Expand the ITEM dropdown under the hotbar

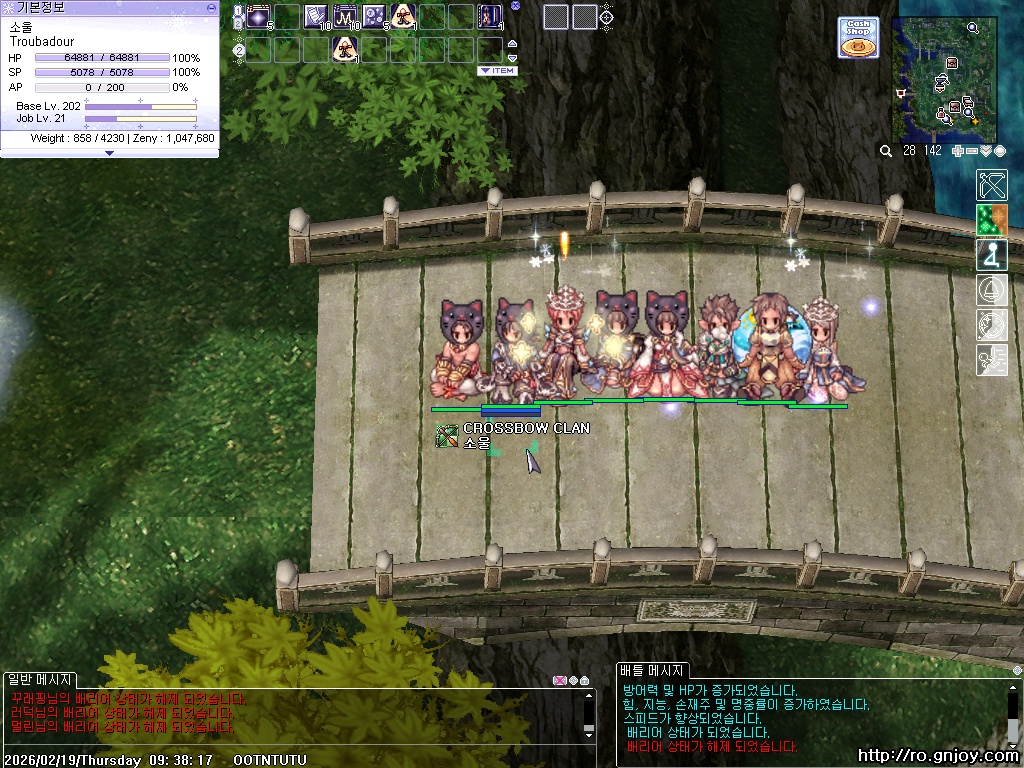tap(497, 71)
